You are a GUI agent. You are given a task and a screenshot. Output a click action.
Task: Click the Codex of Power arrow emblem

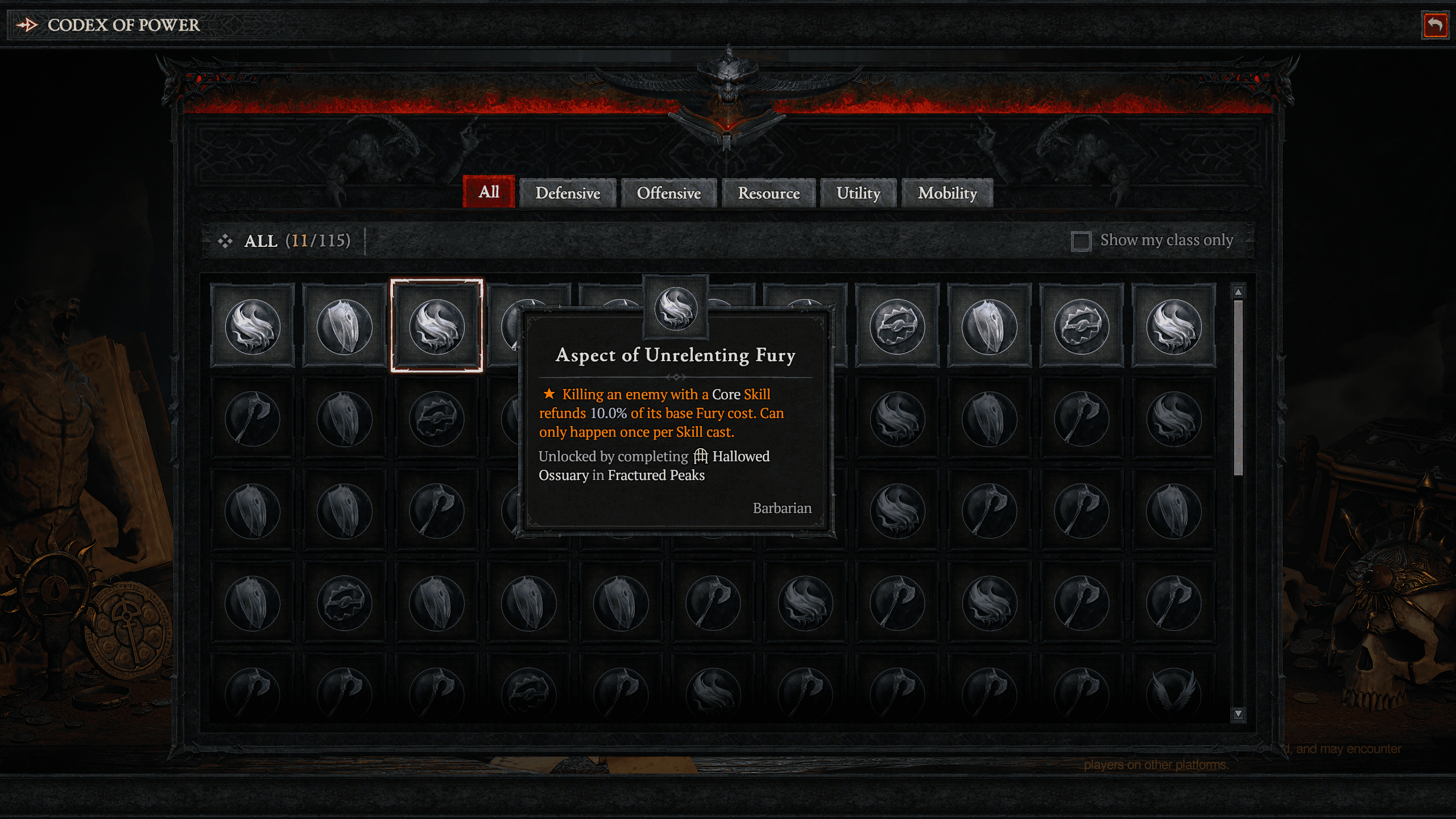[x=26, y=24]
